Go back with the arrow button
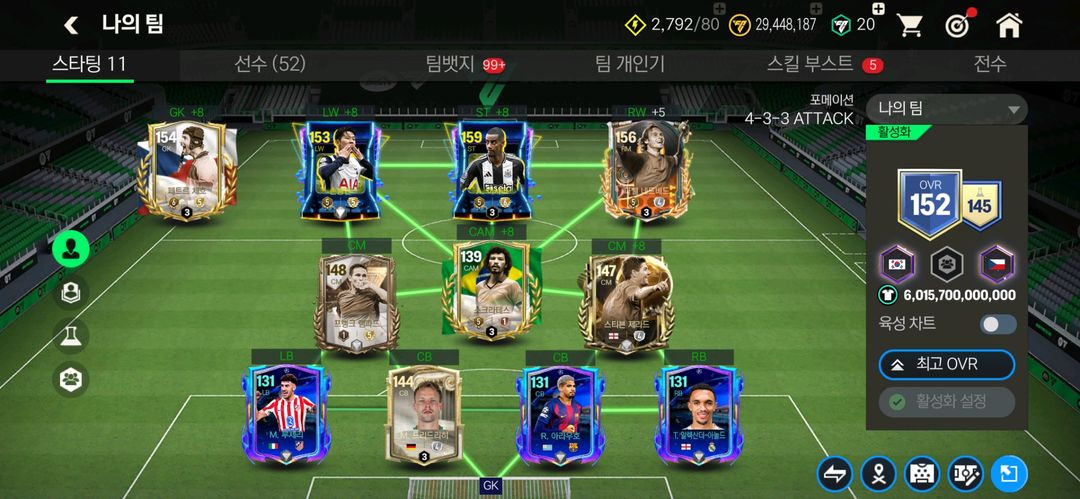Viewport: 1080px width, 499px height. click(71, 25)
